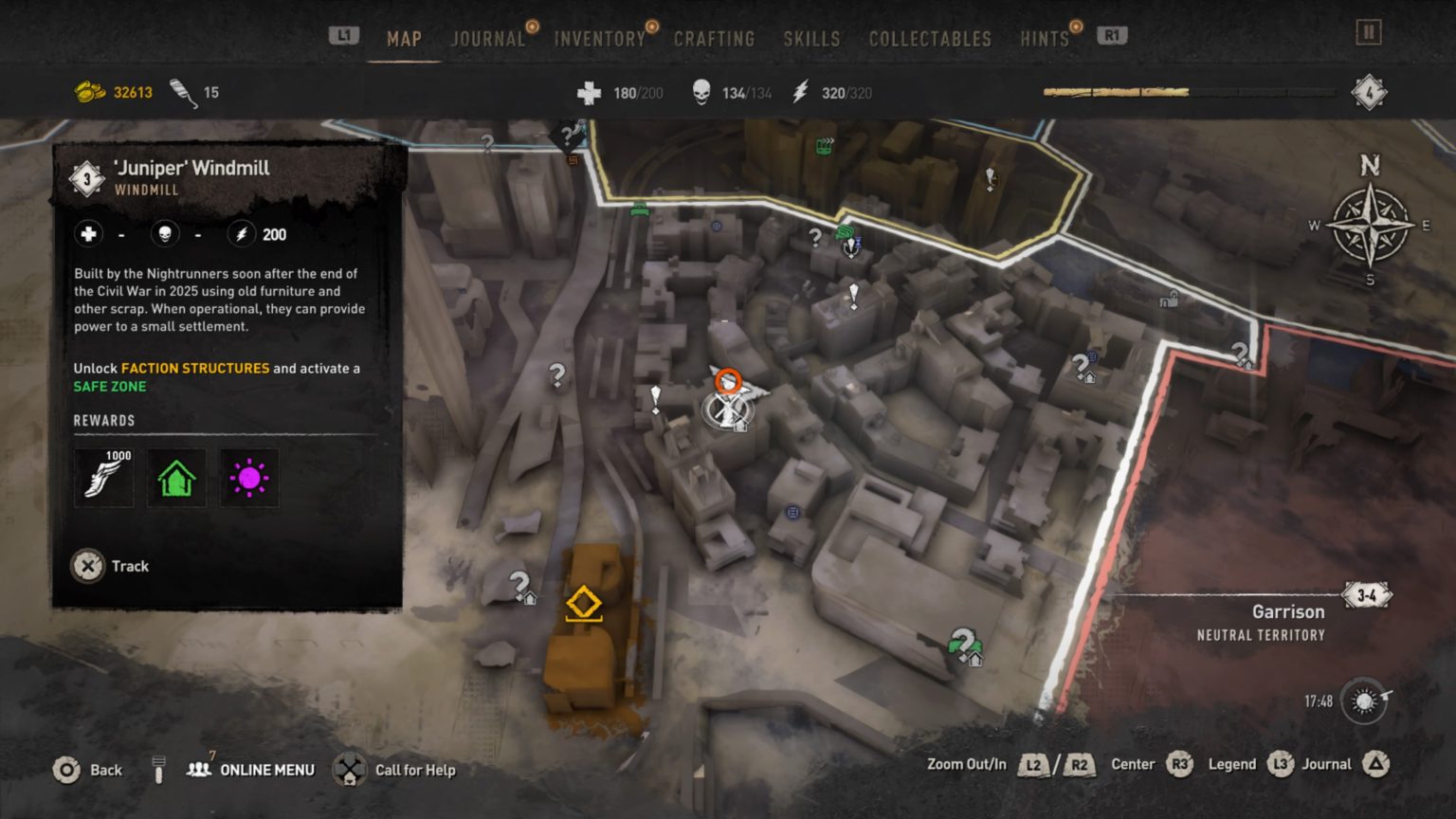This screenshot has height=819, width=1456.
Task: Click the green house reward icon
Action: [175, 478]
